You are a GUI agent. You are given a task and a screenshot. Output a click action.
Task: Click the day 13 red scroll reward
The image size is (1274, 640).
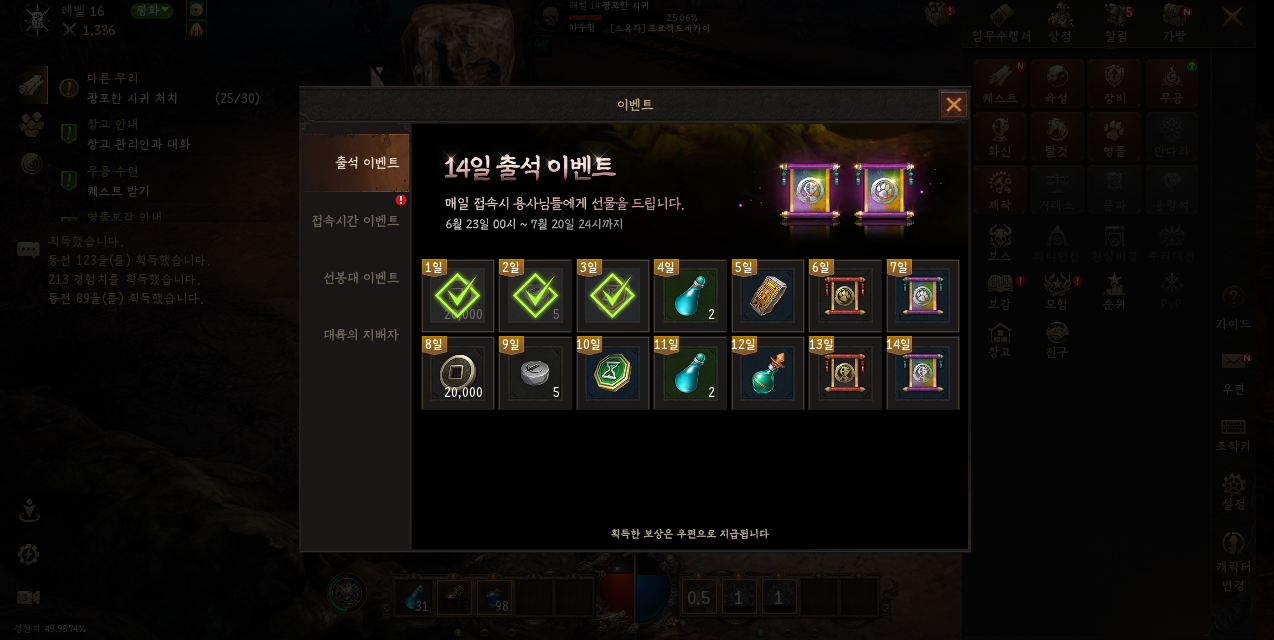point(845,374)
